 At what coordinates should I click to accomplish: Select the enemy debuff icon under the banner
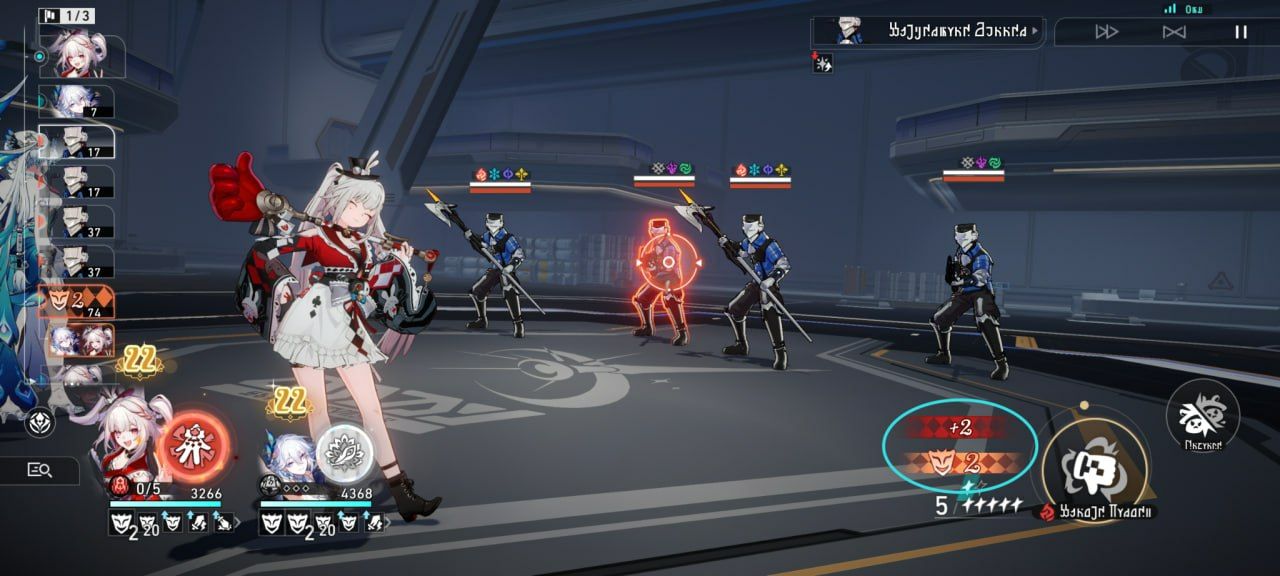pyautogui.click(x=822, y=64)
